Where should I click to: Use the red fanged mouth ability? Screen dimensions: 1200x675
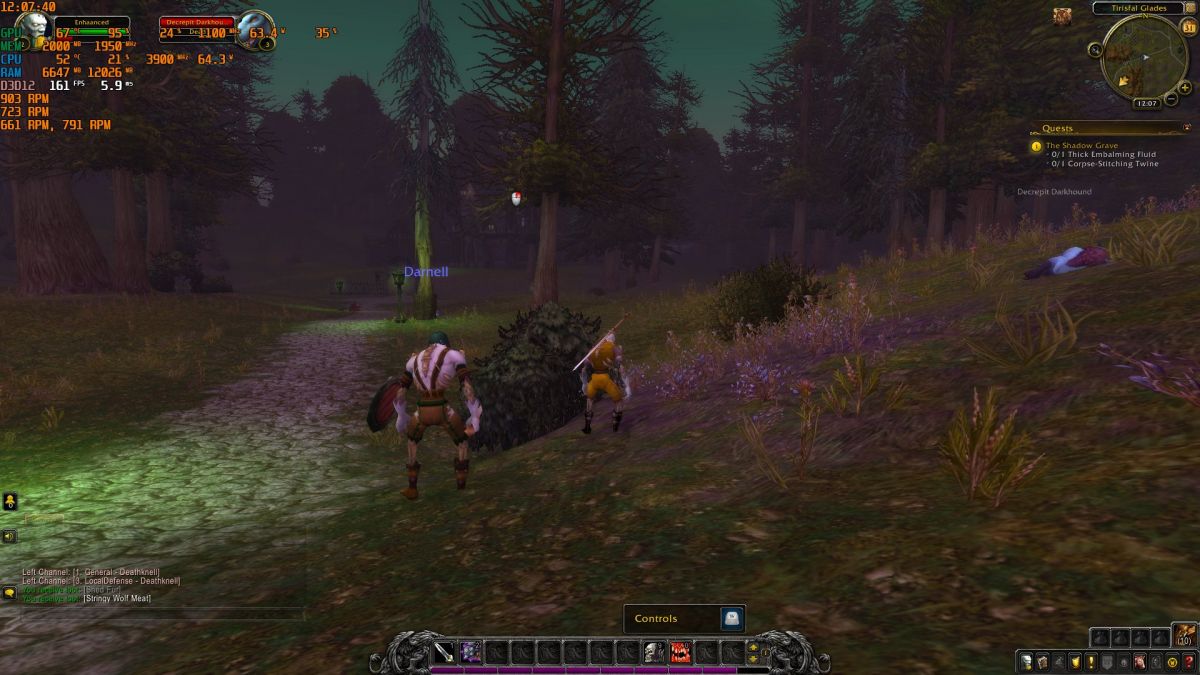681,652
